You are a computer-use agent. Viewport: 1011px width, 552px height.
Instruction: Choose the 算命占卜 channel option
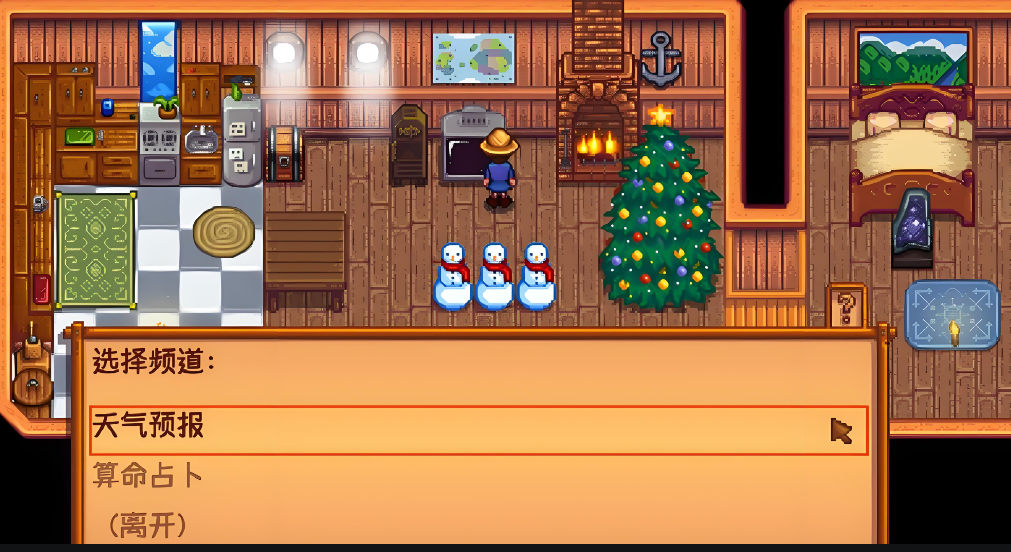149,475
